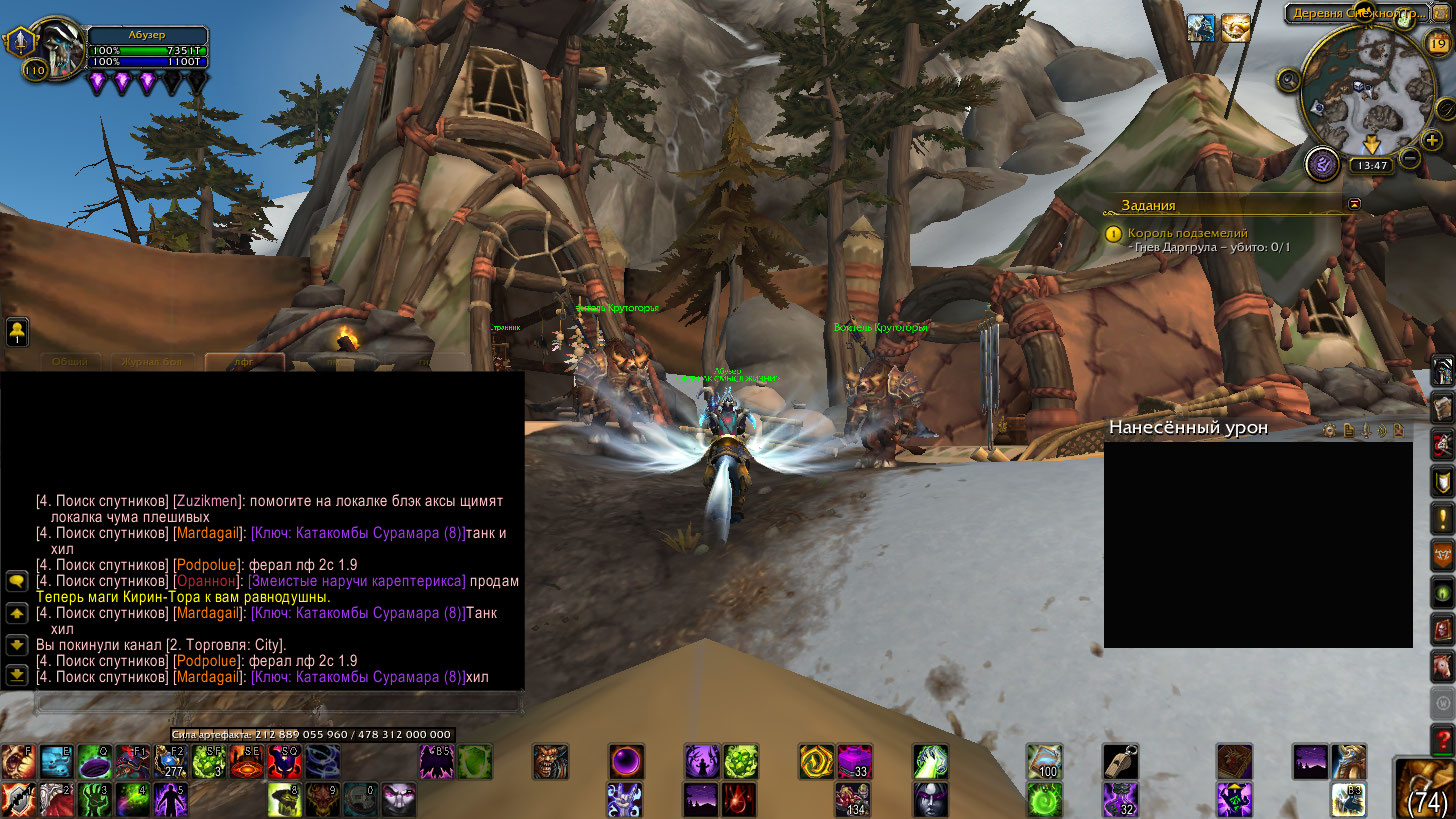The width and height of the screenshot is (1456, 819).
Task: Activate the purple shadow orb ability
Action: [x=627, y=762]
